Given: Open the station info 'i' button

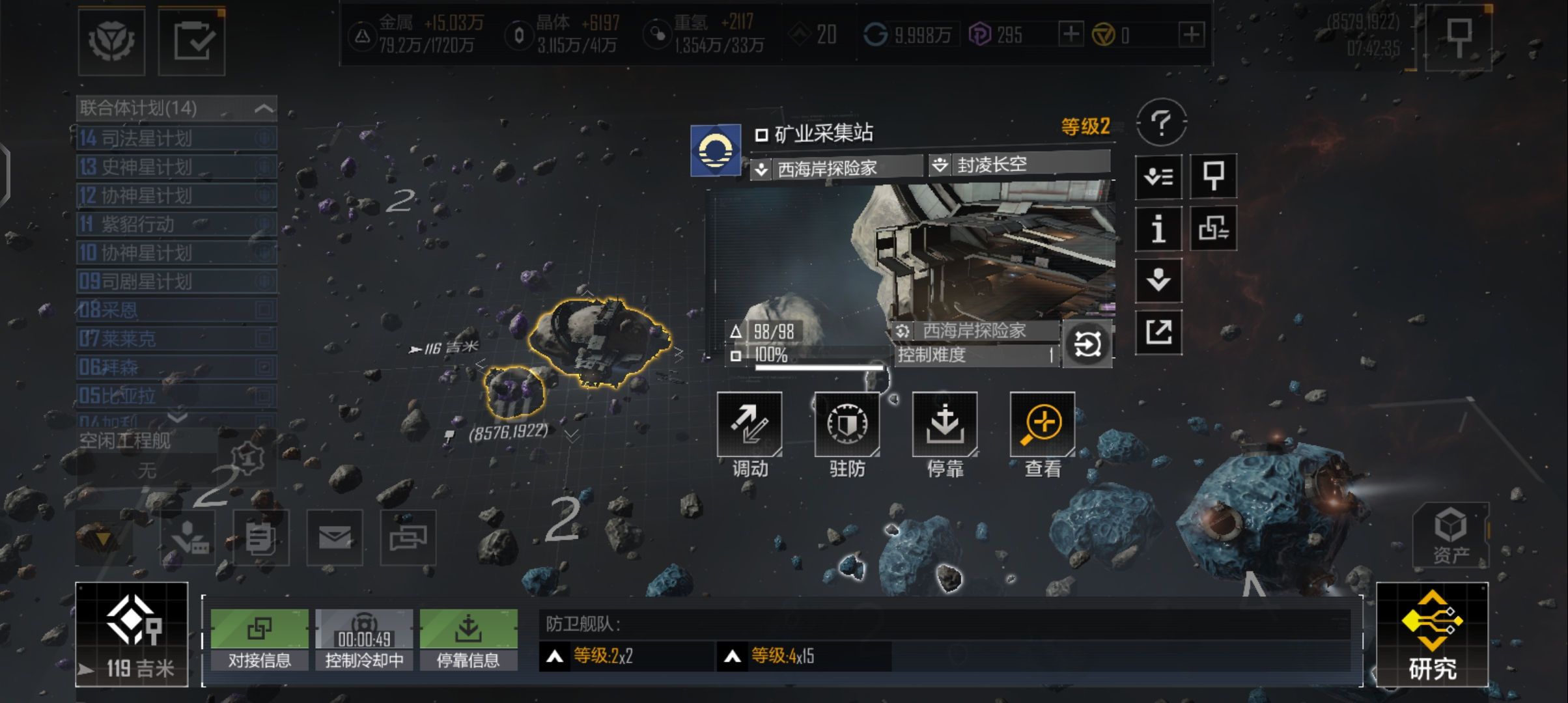Looking at the screenshot, I should (1158, 229).
